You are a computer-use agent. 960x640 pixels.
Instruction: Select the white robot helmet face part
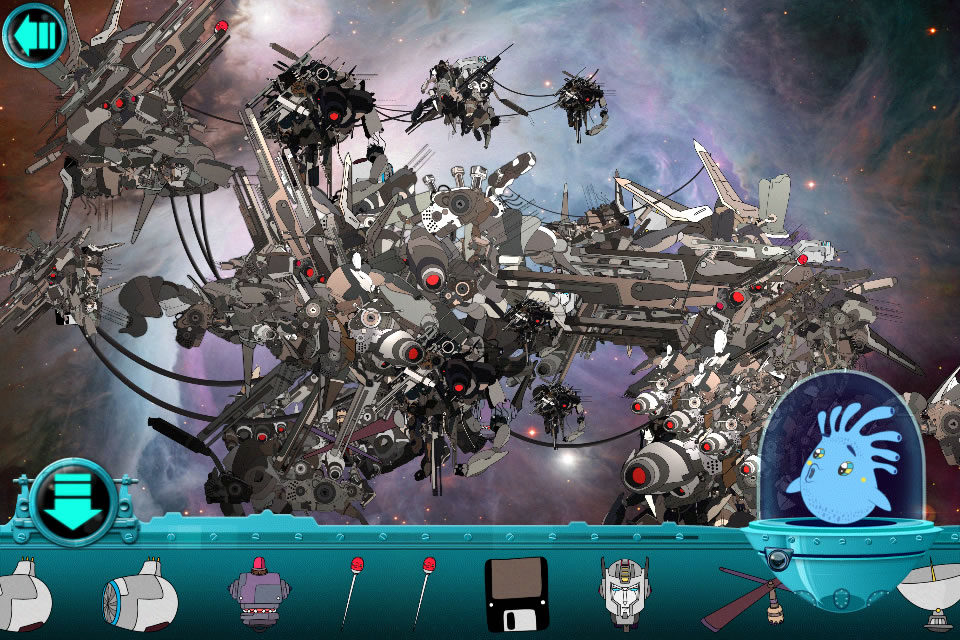point(624,591)
